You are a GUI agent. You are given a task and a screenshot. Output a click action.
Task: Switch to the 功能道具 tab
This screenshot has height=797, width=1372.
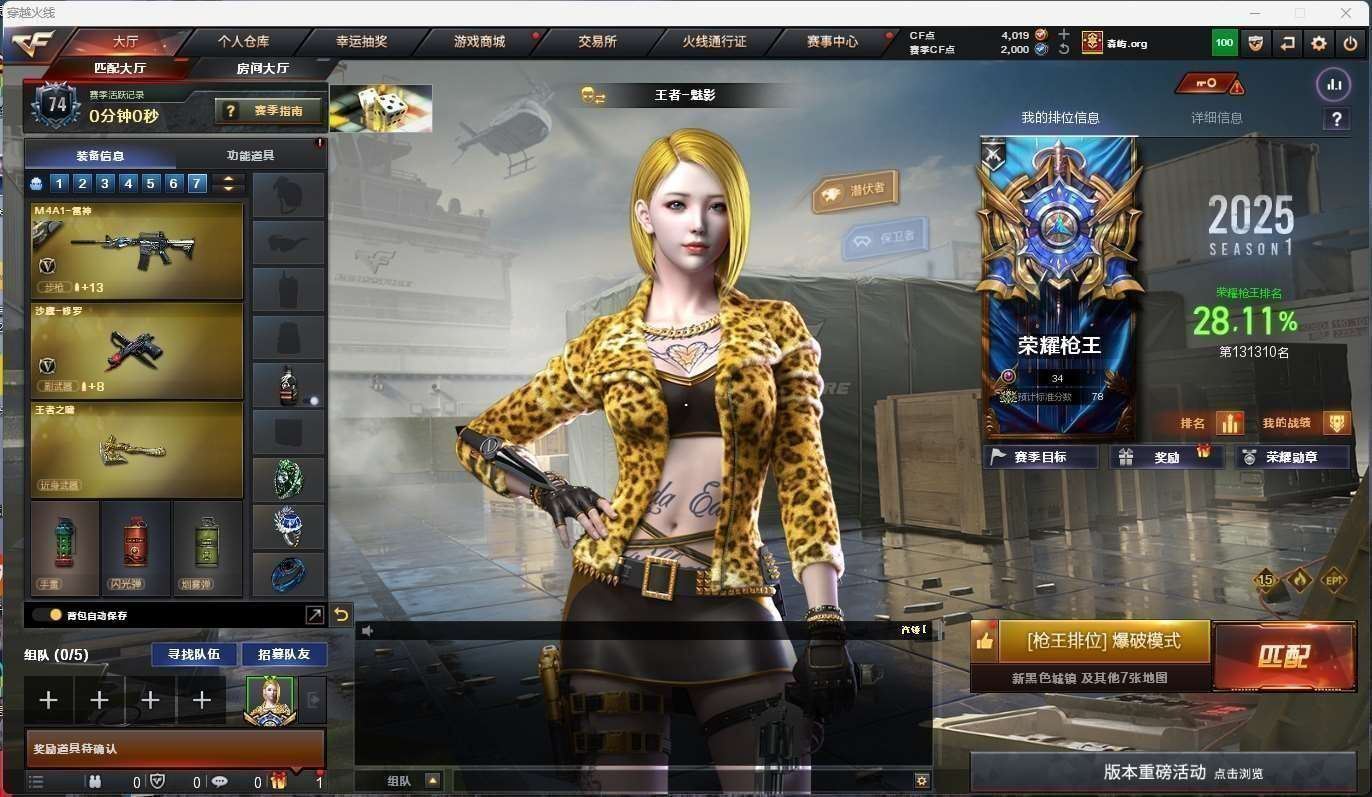[x=250, y=156]
